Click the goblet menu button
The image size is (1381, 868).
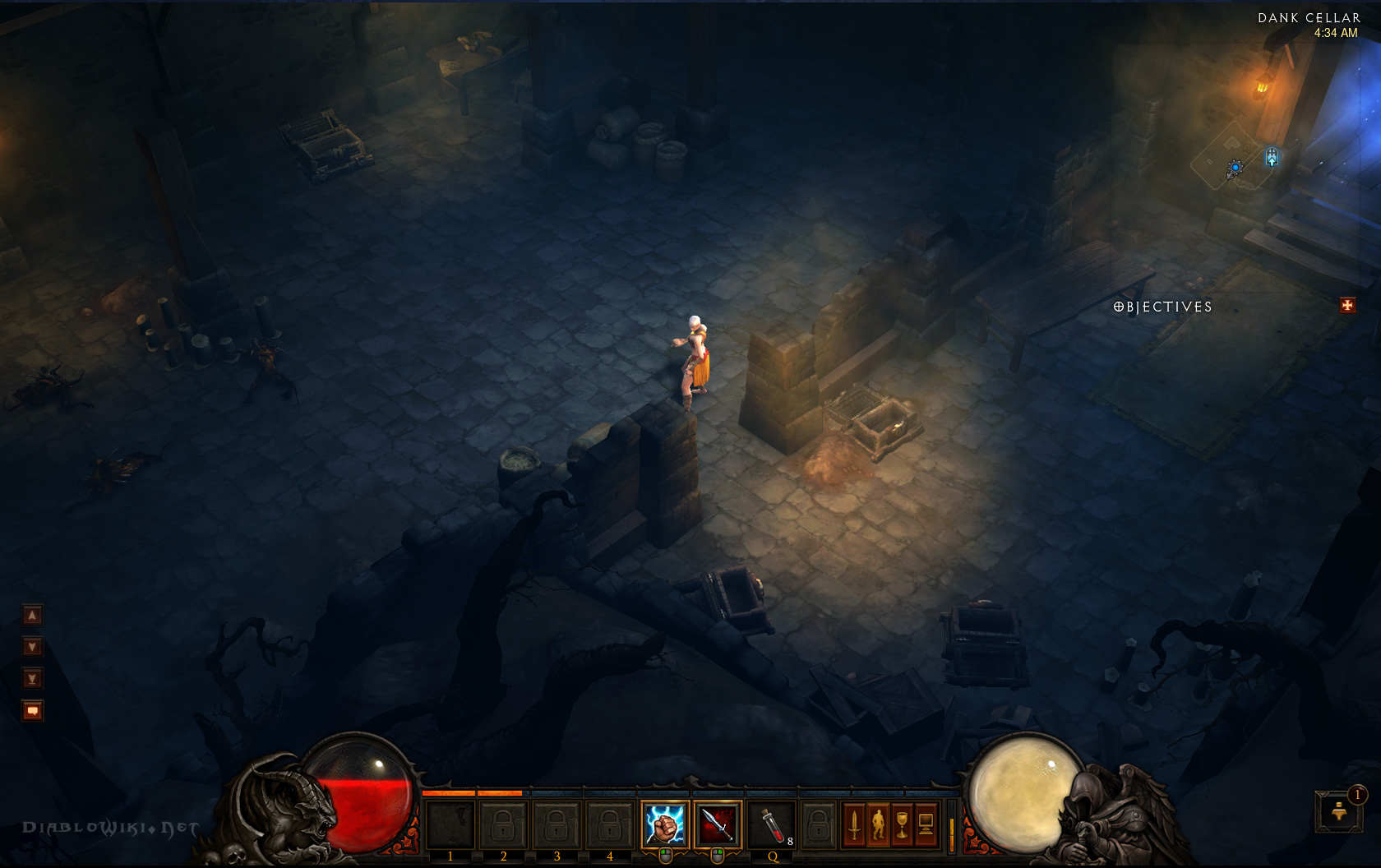(x=902, y=824)
